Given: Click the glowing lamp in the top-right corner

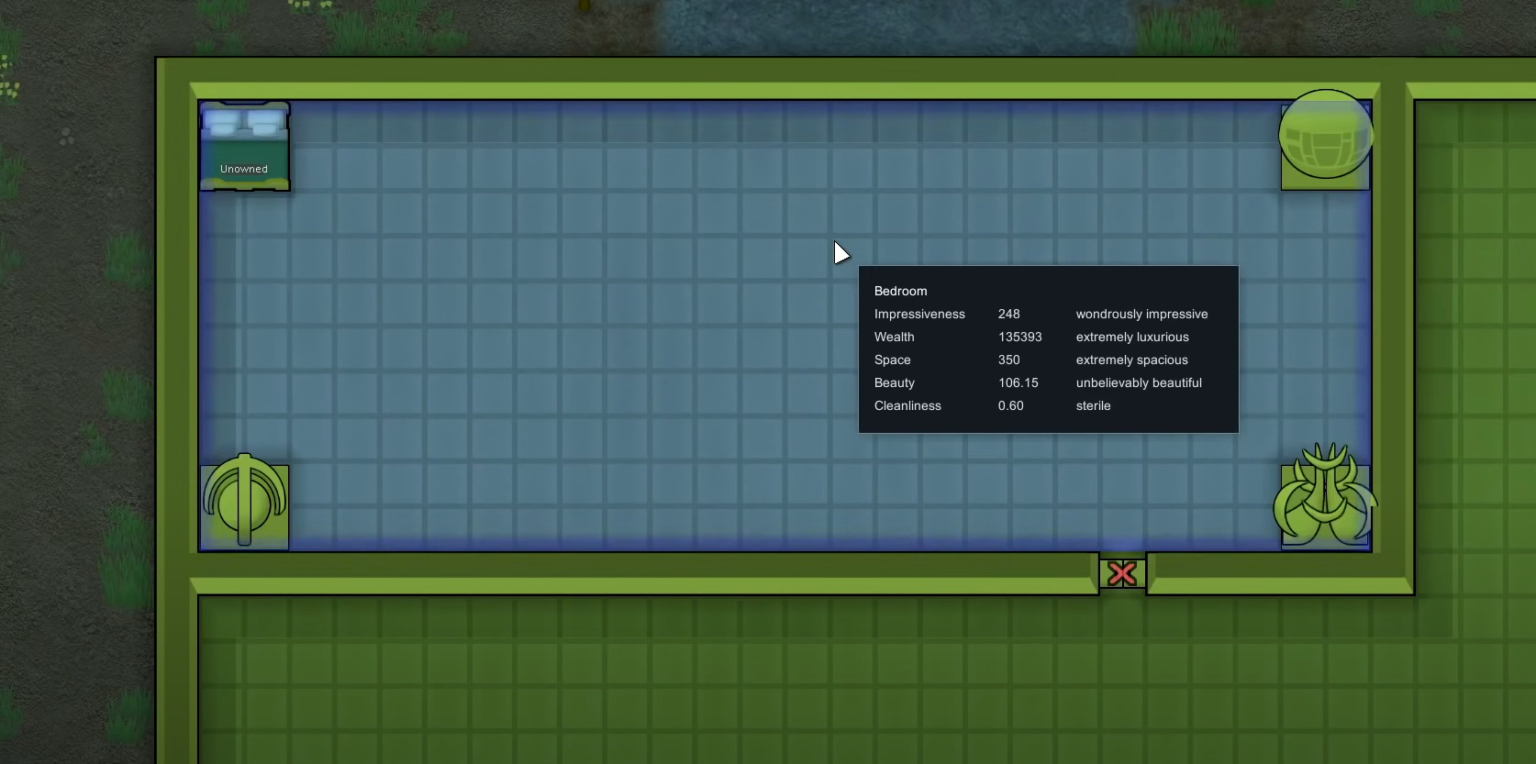Looking at the screenshot, I should pyautogui.click(x=1325, y=135).
